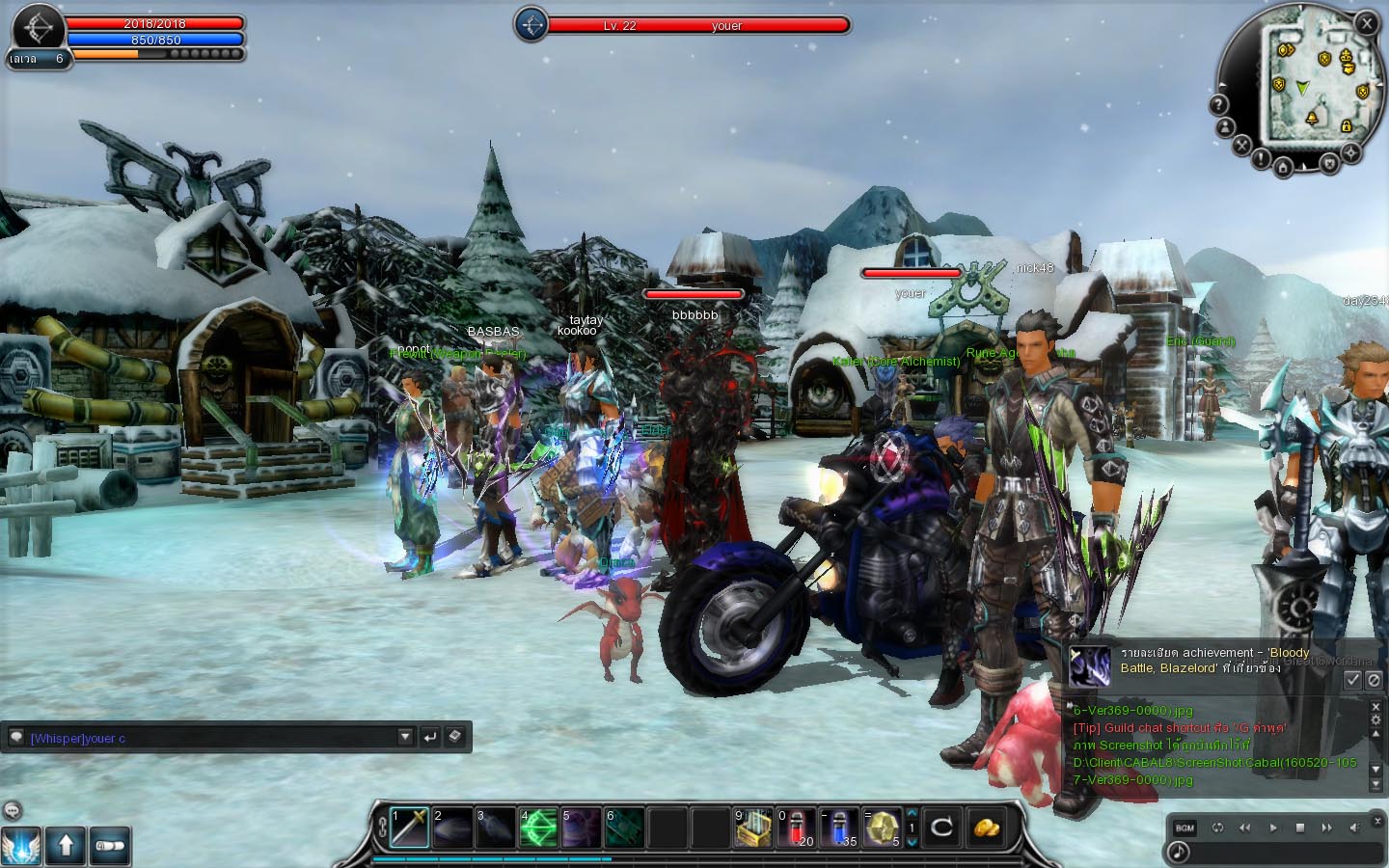
Task: Close the minimap with its X button
Action: [1367, 24]
